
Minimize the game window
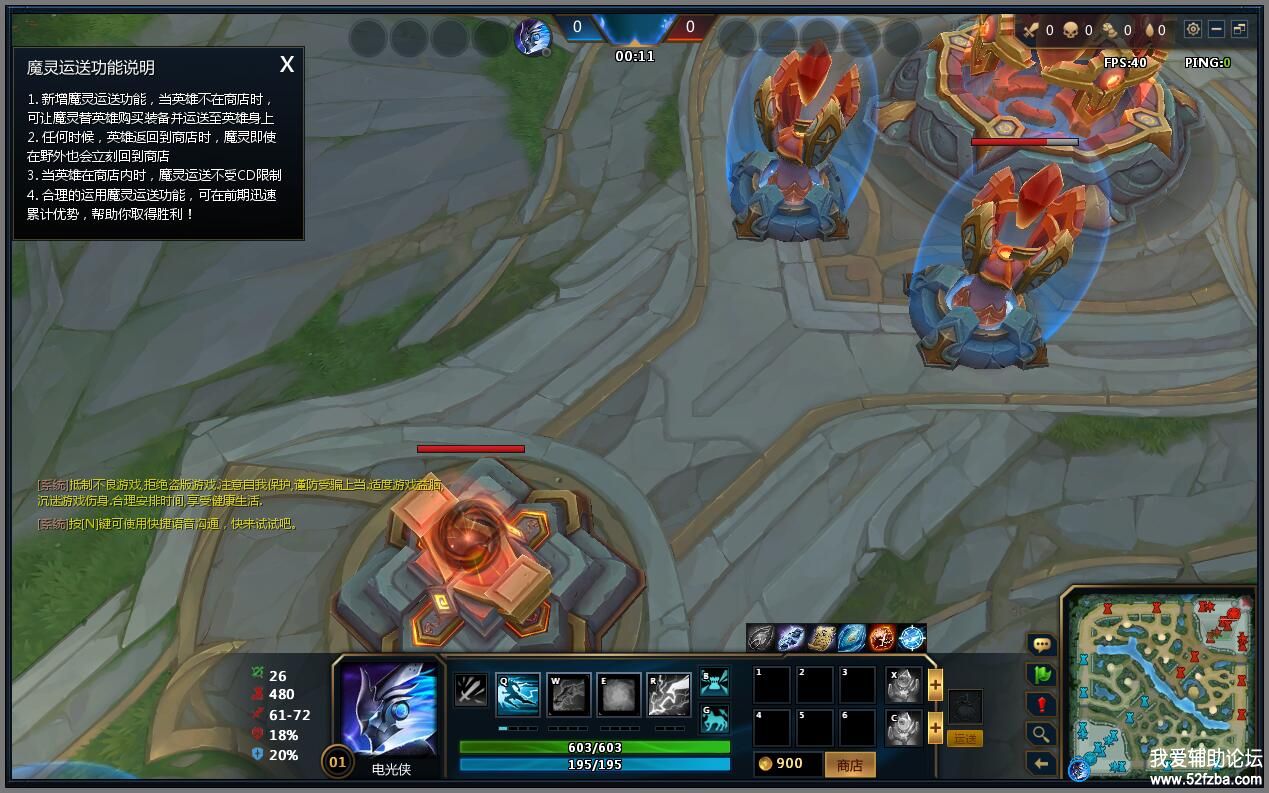coord(1216,30)
